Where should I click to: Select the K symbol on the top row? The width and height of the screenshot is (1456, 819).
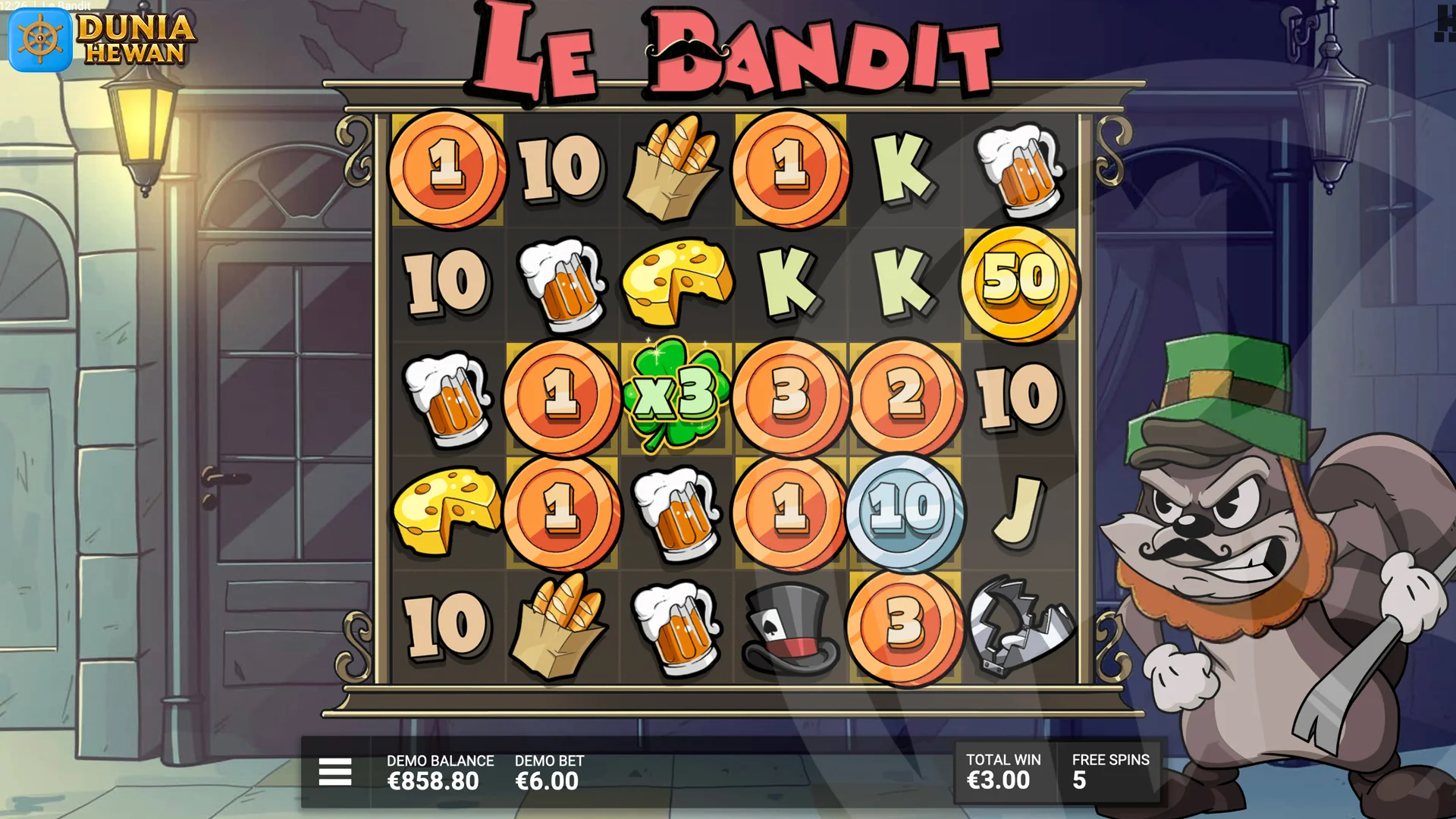point(905,168)
